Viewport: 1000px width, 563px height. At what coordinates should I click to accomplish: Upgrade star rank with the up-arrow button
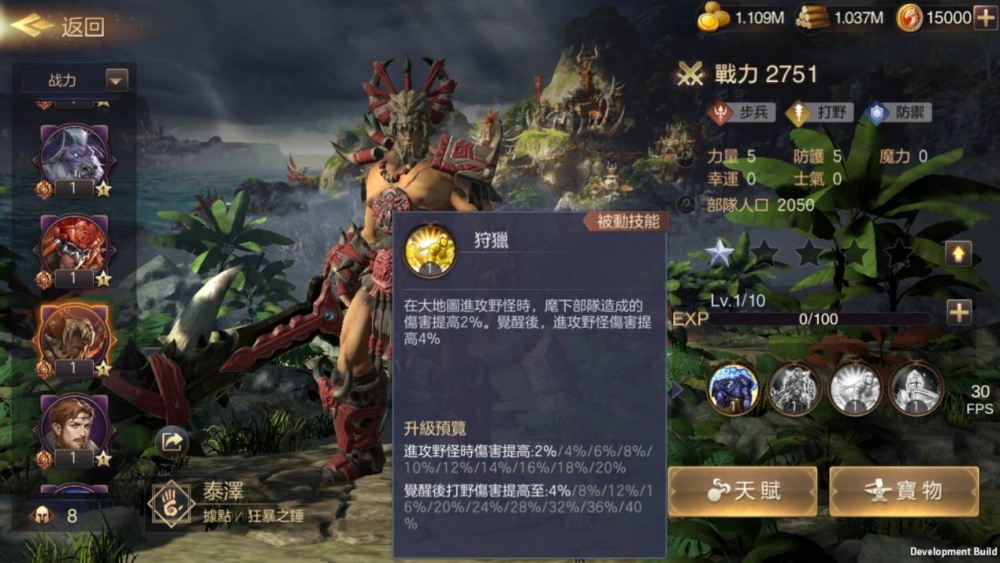click(x=958, y=253)
